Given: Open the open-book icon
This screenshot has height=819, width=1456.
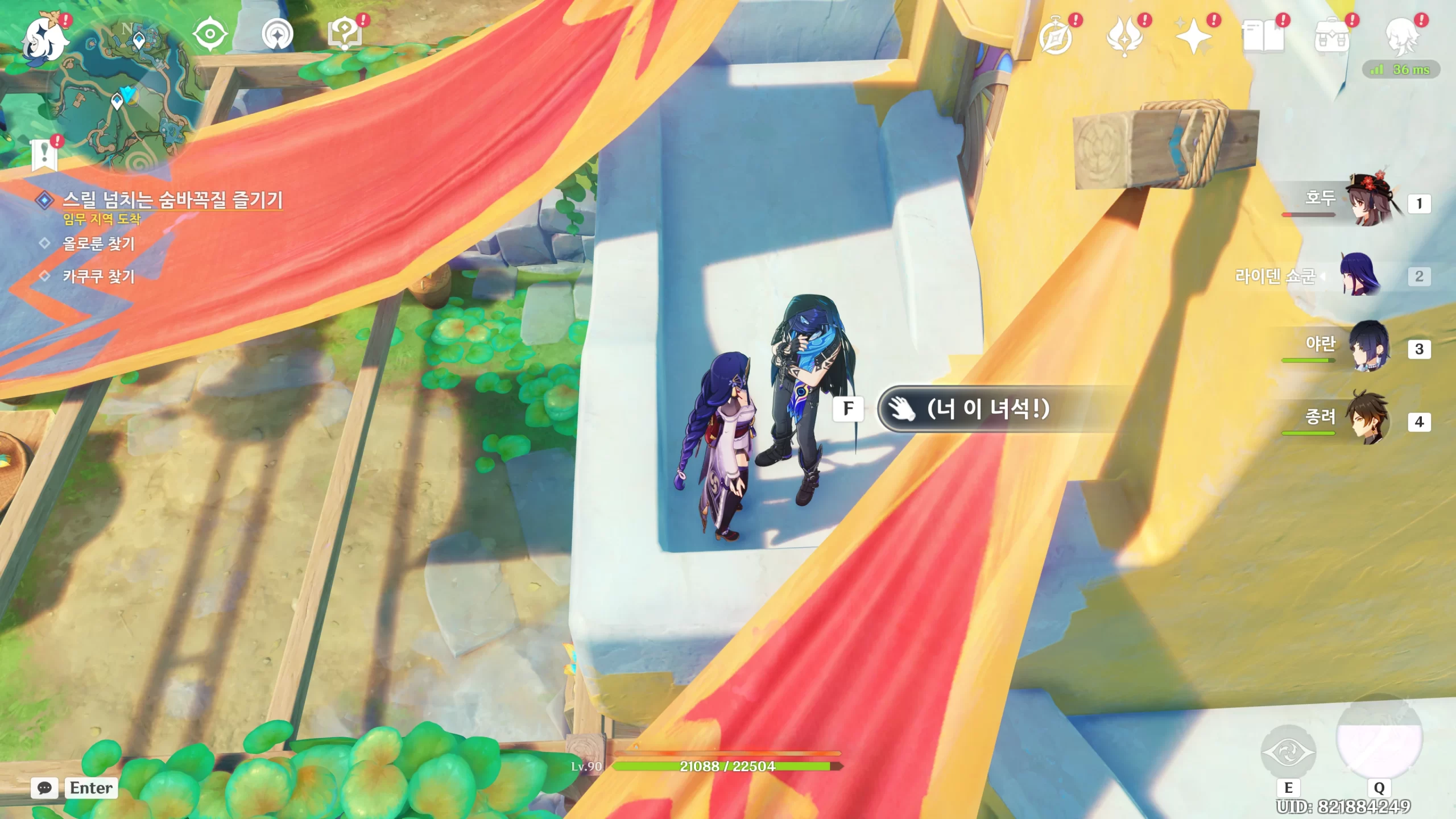Looking at the screenshot, I should 1263,38.
